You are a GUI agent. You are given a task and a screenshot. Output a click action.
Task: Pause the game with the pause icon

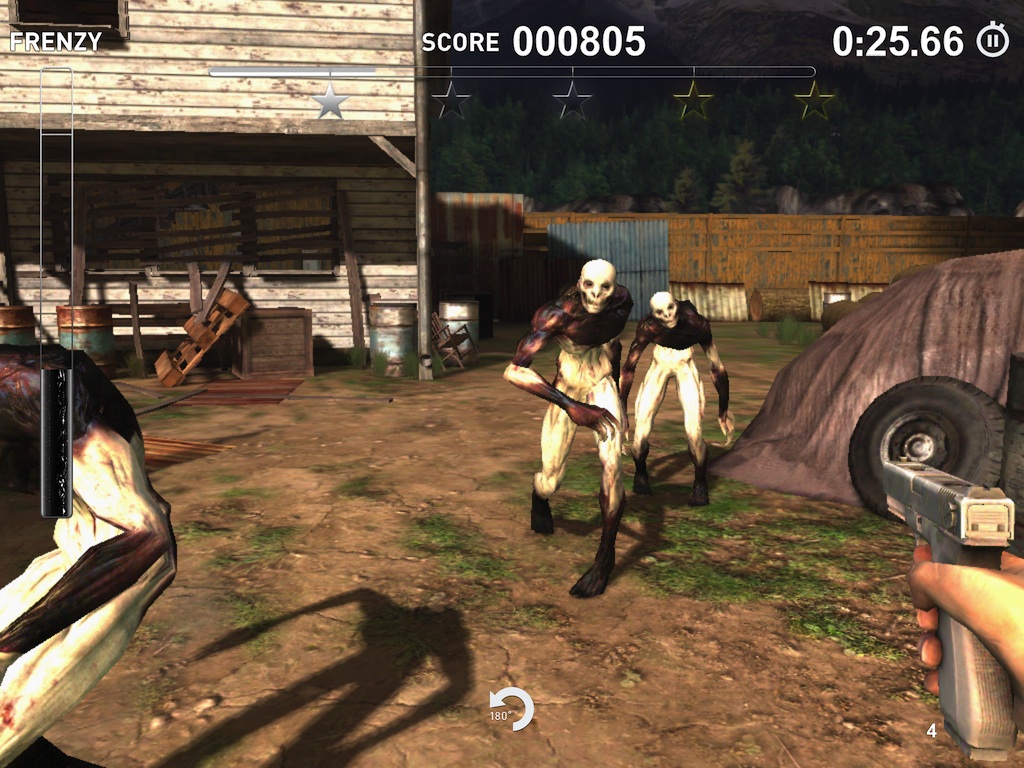coord(992,41)
